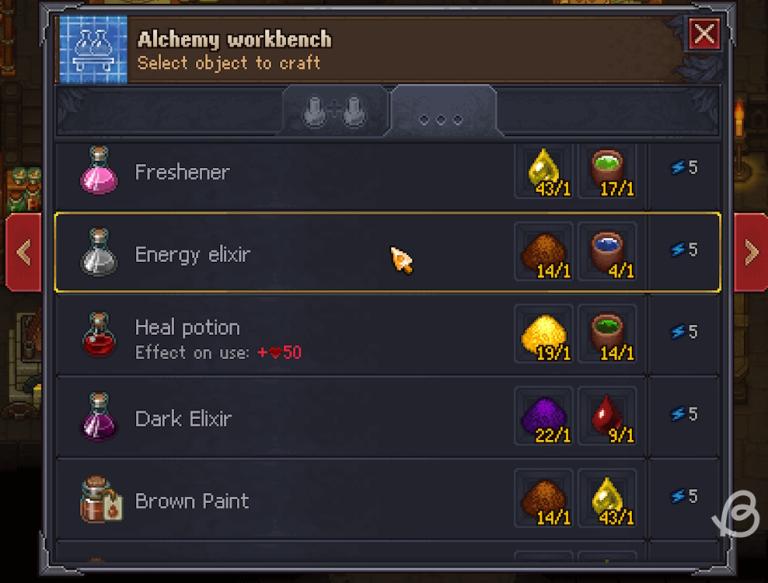The width and height of the screenshot is (768, 583).
Task: Choose the Energy elixir recipe
Action: [x=300, y=254]
